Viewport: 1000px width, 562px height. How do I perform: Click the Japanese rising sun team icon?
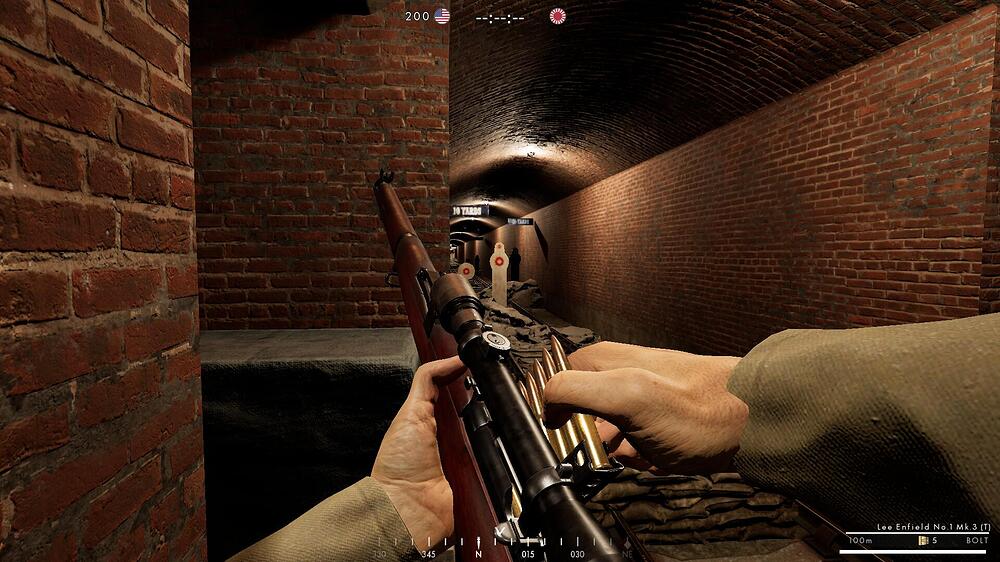click(x=557, y=16)
